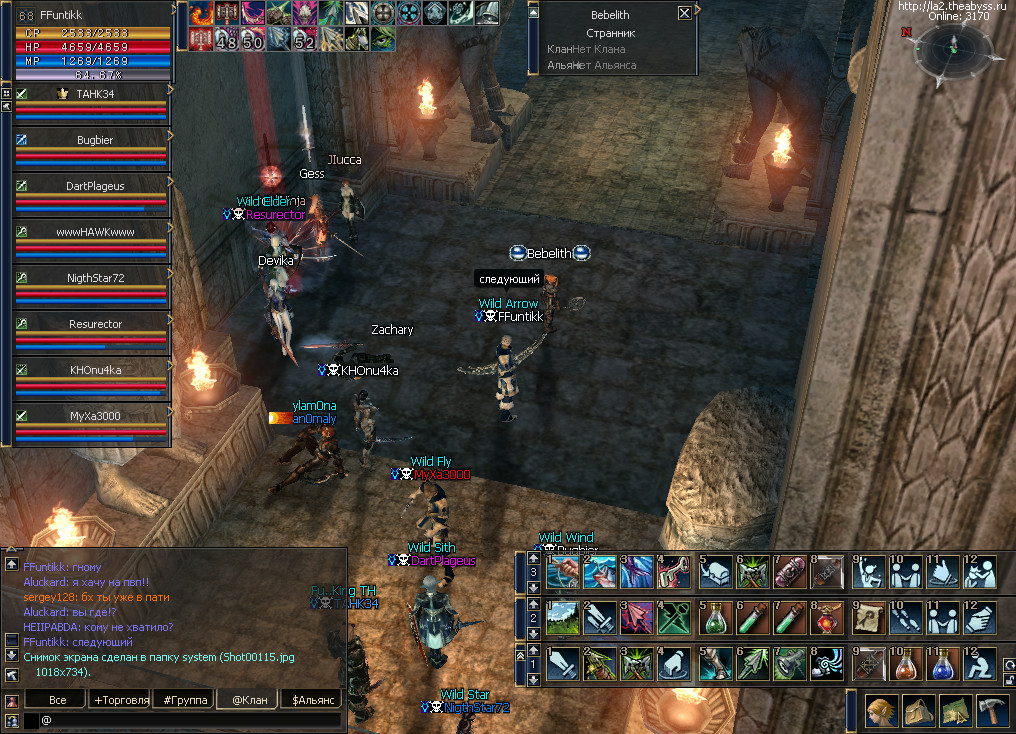Select the @Клан clan chat tab

[249, 700]
